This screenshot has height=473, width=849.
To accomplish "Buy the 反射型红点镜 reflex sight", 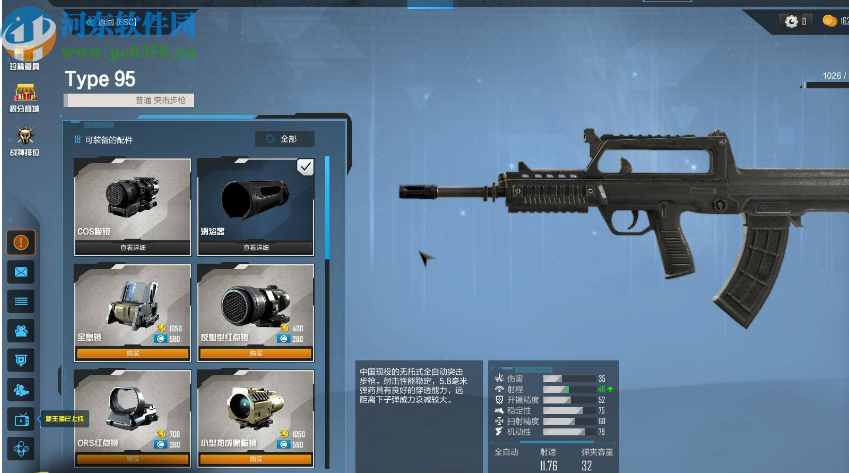I will click(x=255, y=352).
